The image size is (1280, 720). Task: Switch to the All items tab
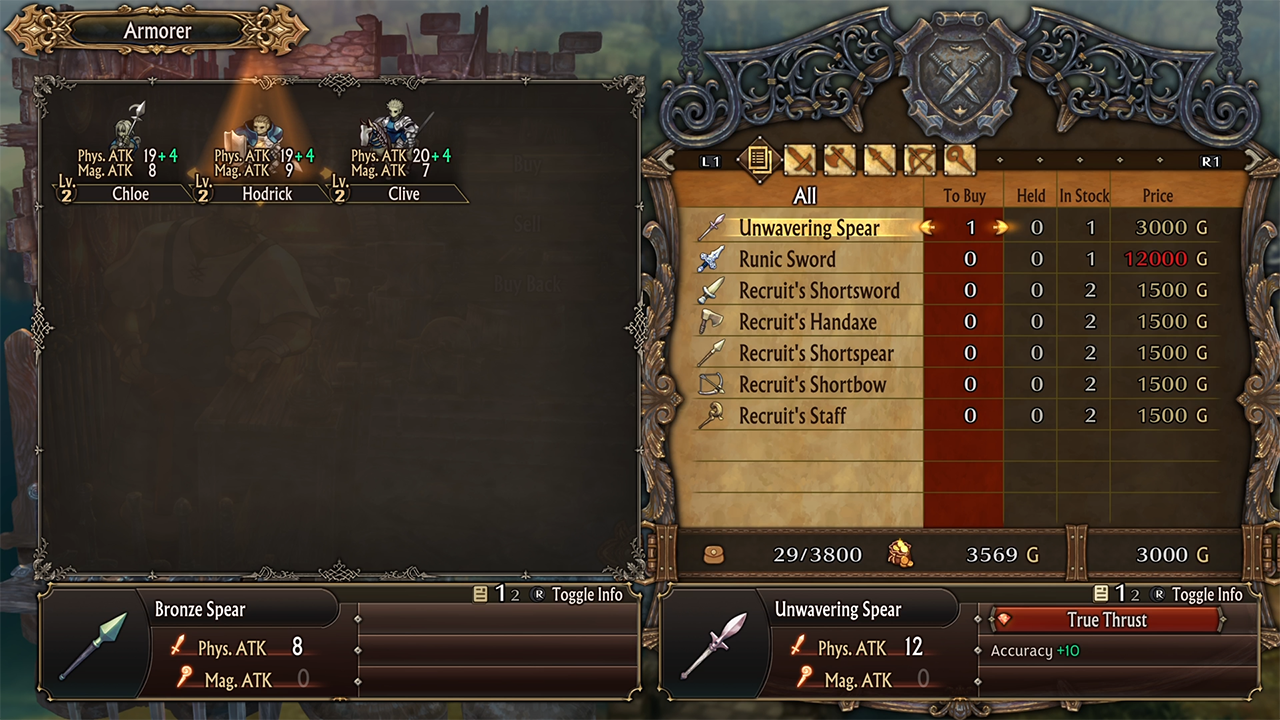[x=759, y=160]
